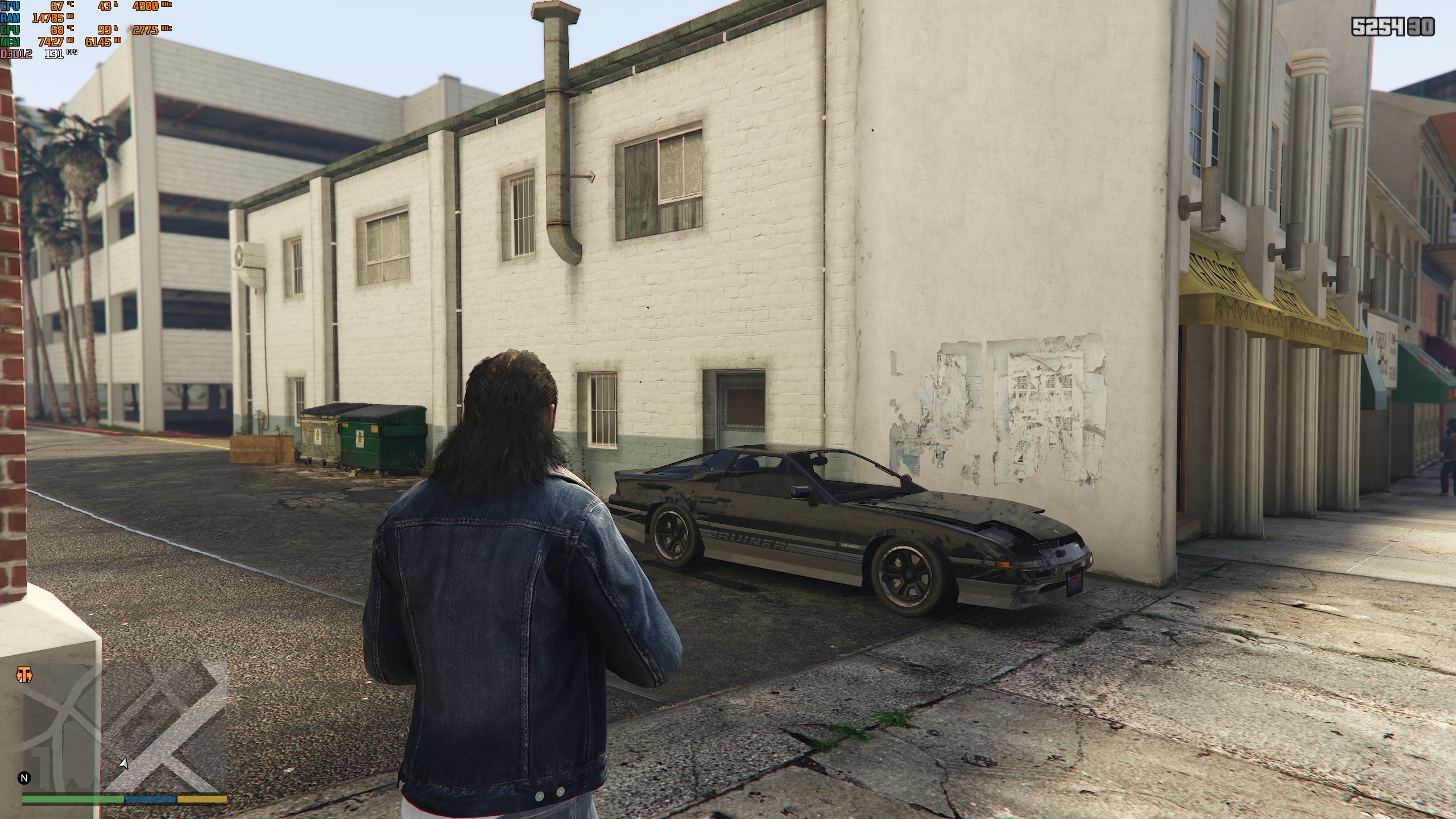Click the north compass indicator on the minimap

point(24,777)
